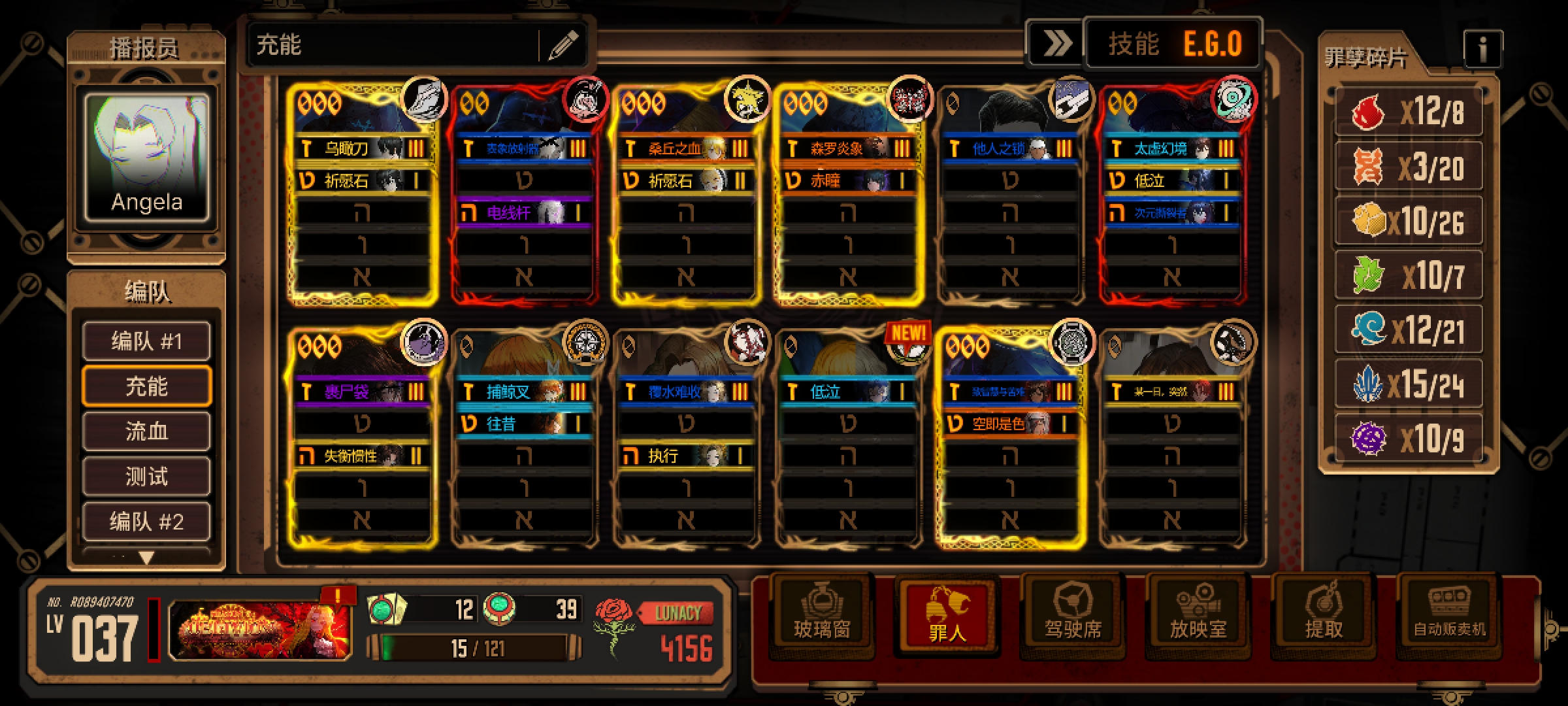Switch to the 技能 skills view
The width and height of the screenshot is (1568, 706).
[x=1134, y=44]
